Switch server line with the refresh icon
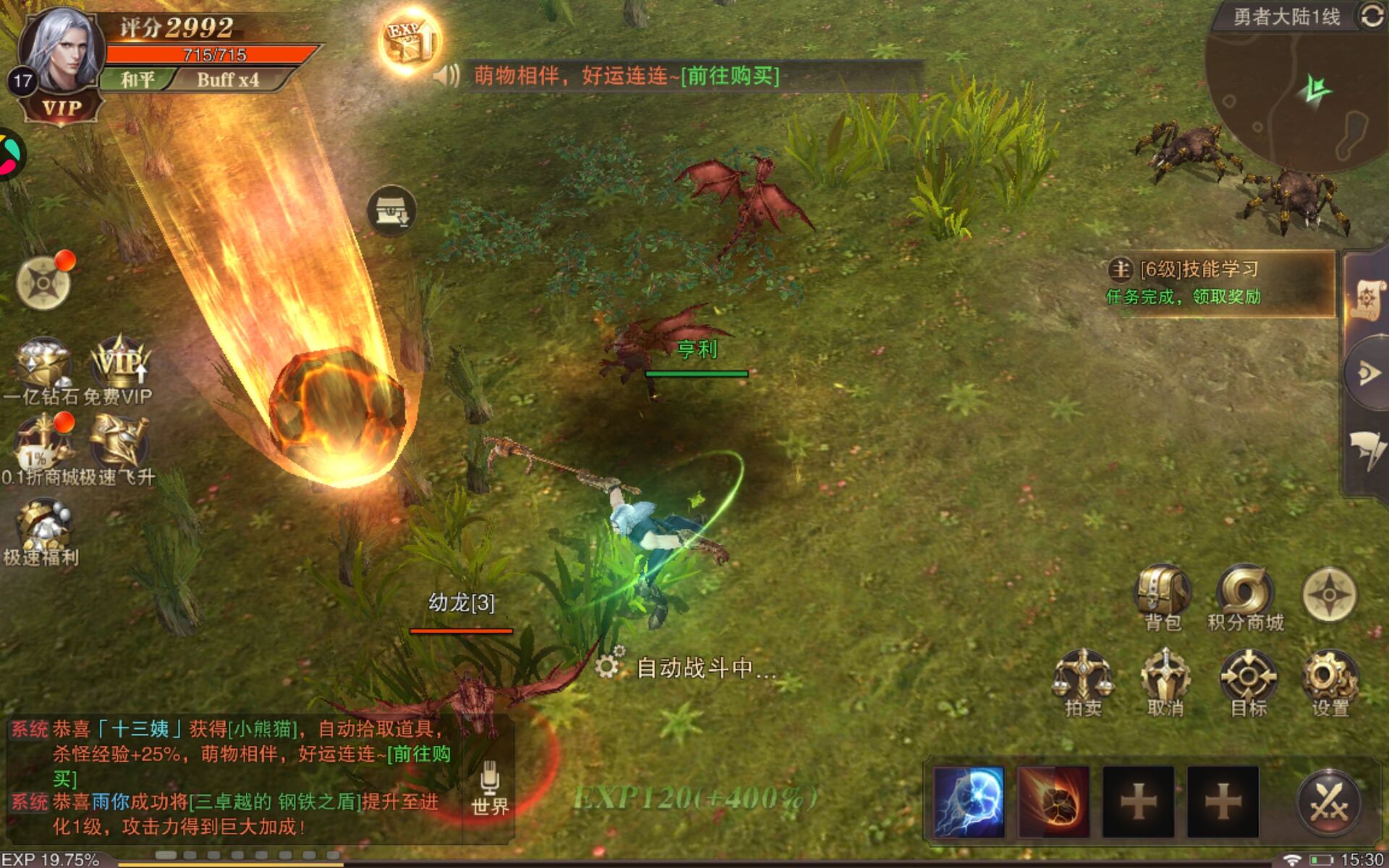Screen dimensions: 1389x868 click(x=1372, y=16)
